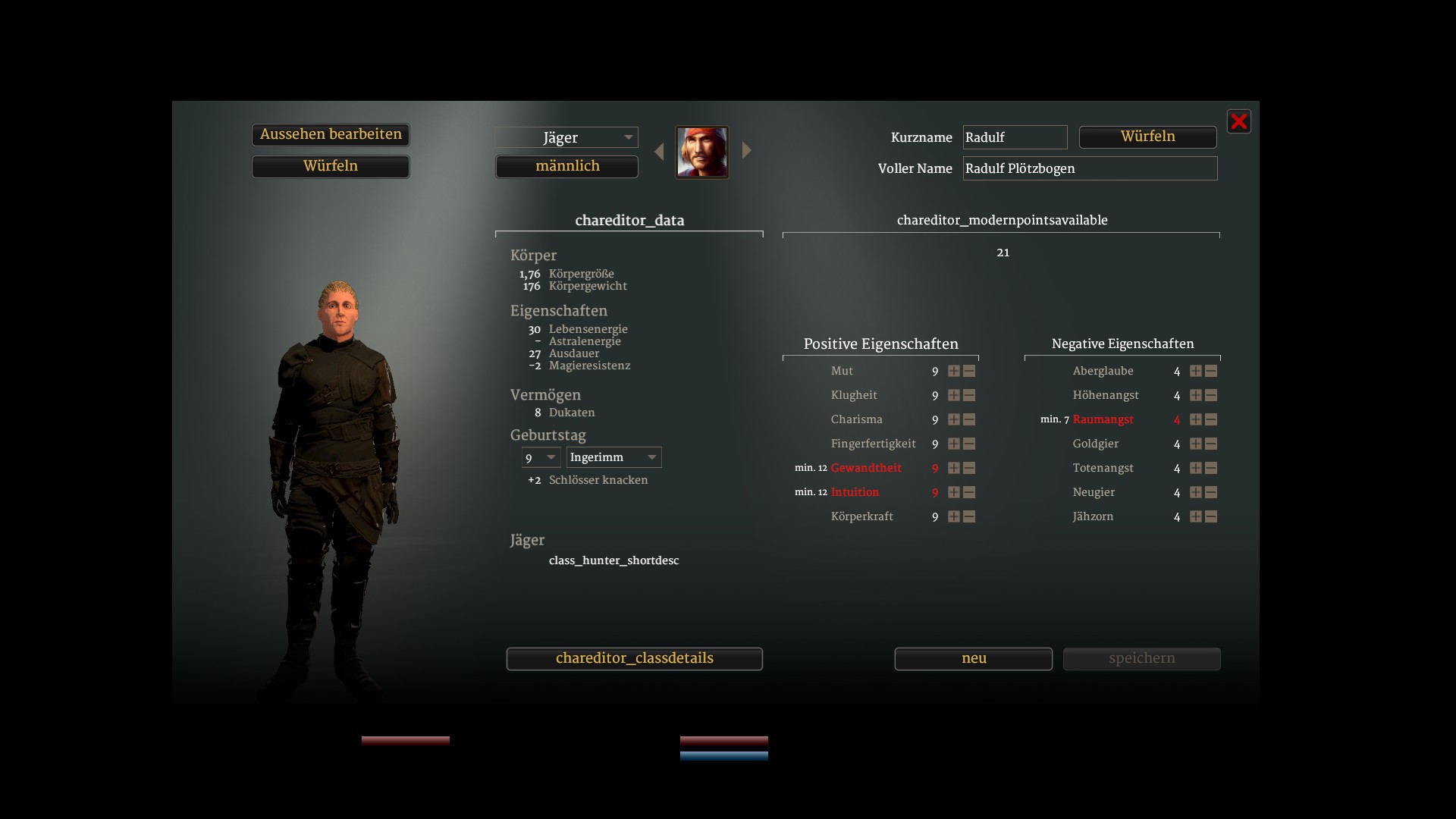Decrease the Jähzorn negative attribute

tap(1211, 516)
